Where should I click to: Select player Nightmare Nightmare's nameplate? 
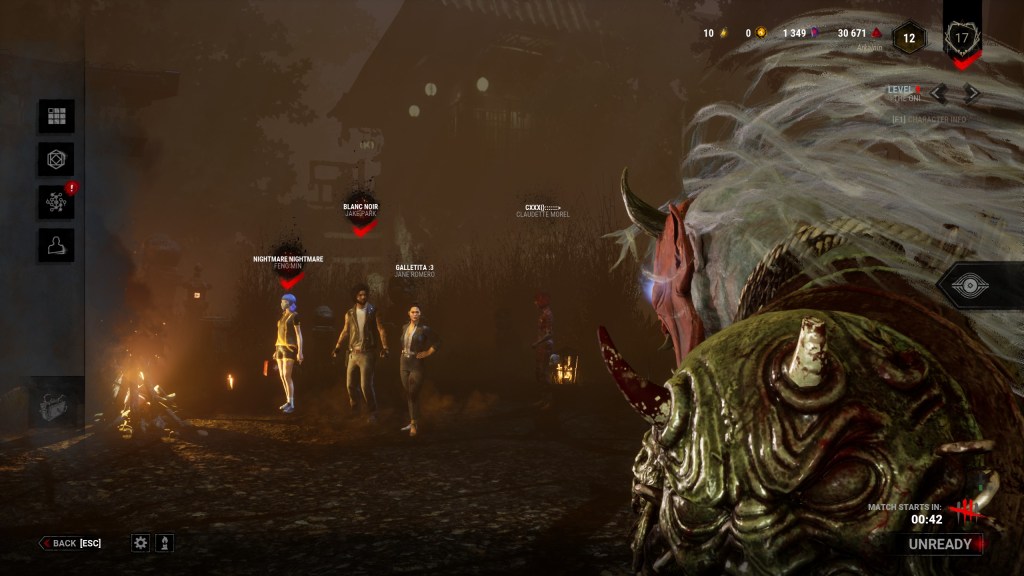[288, 262]
